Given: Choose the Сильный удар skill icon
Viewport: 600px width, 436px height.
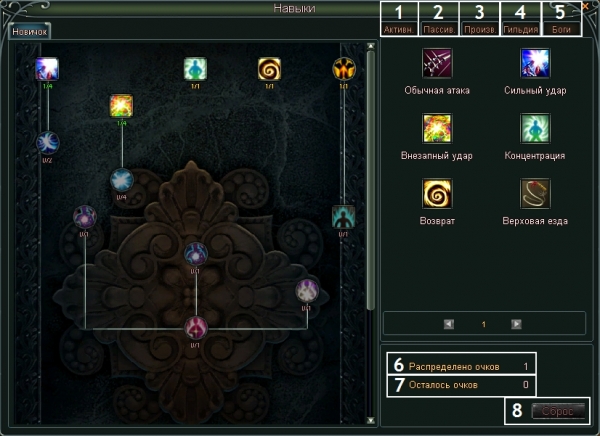Looking at the screenshot, I should (x=535, y=65).
